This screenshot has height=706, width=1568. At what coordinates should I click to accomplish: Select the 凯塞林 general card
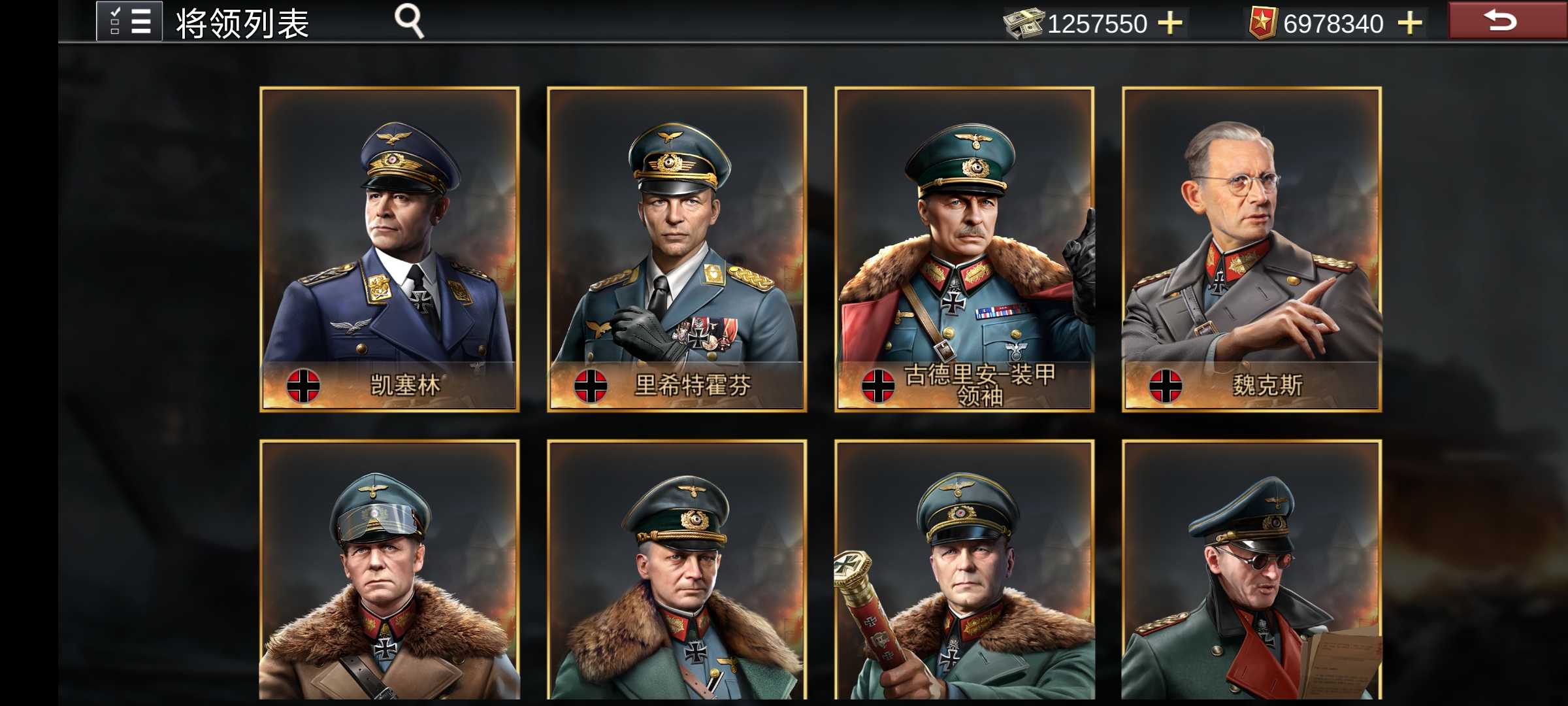coord(389,249)
